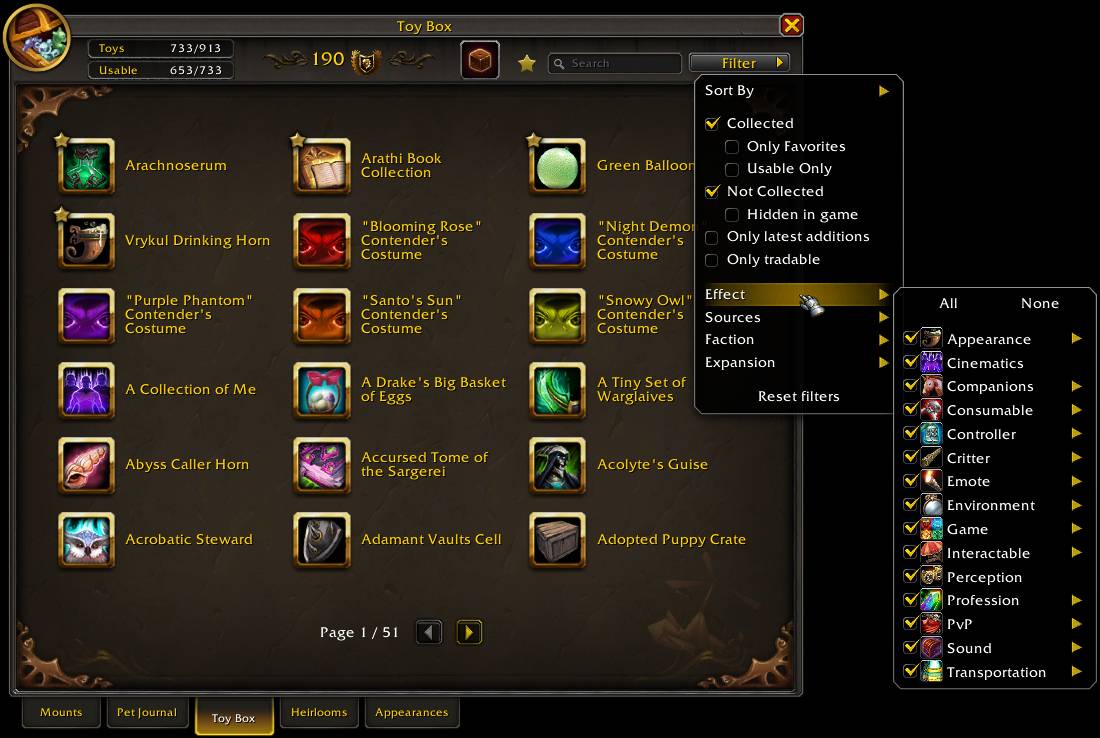The image size is (1100, 738).
Task: Switch to the Heirlooms tab
Action: tap(319, 713)
